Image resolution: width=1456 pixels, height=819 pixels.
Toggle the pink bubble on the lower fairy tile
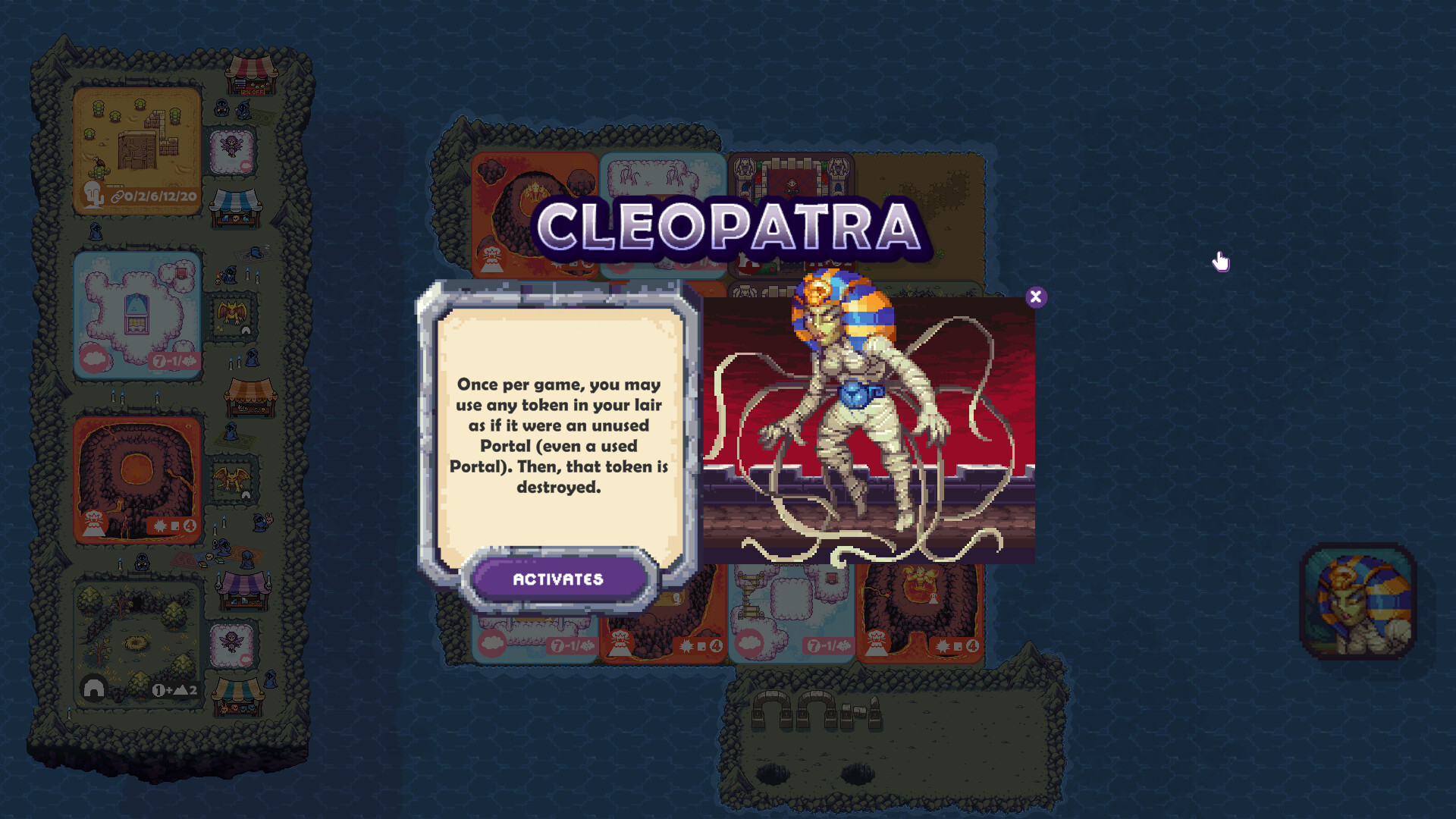246,657
